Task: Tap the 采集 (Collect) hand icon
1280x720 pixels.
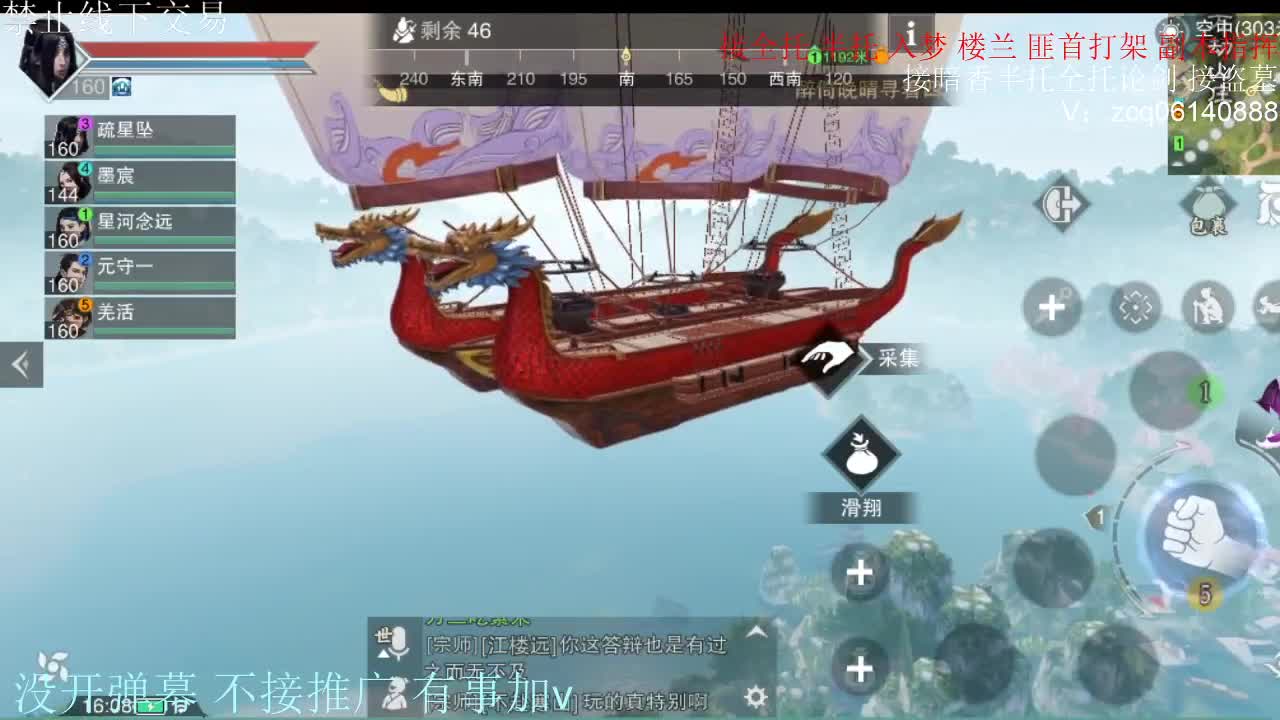Action: [x=828, y=358]
